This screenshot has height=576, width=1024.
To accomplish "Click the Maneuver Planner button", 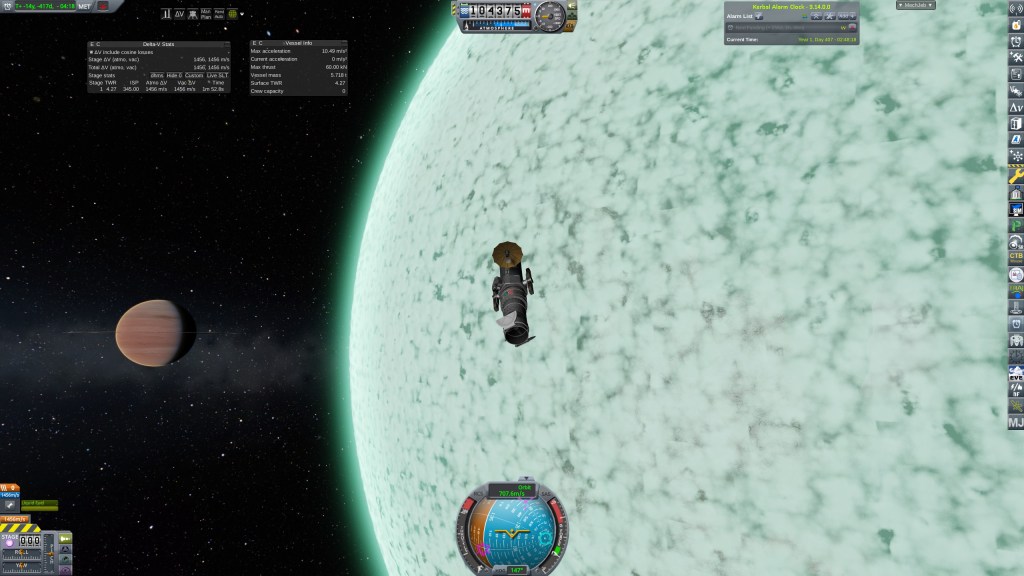I will coord(205,14).
